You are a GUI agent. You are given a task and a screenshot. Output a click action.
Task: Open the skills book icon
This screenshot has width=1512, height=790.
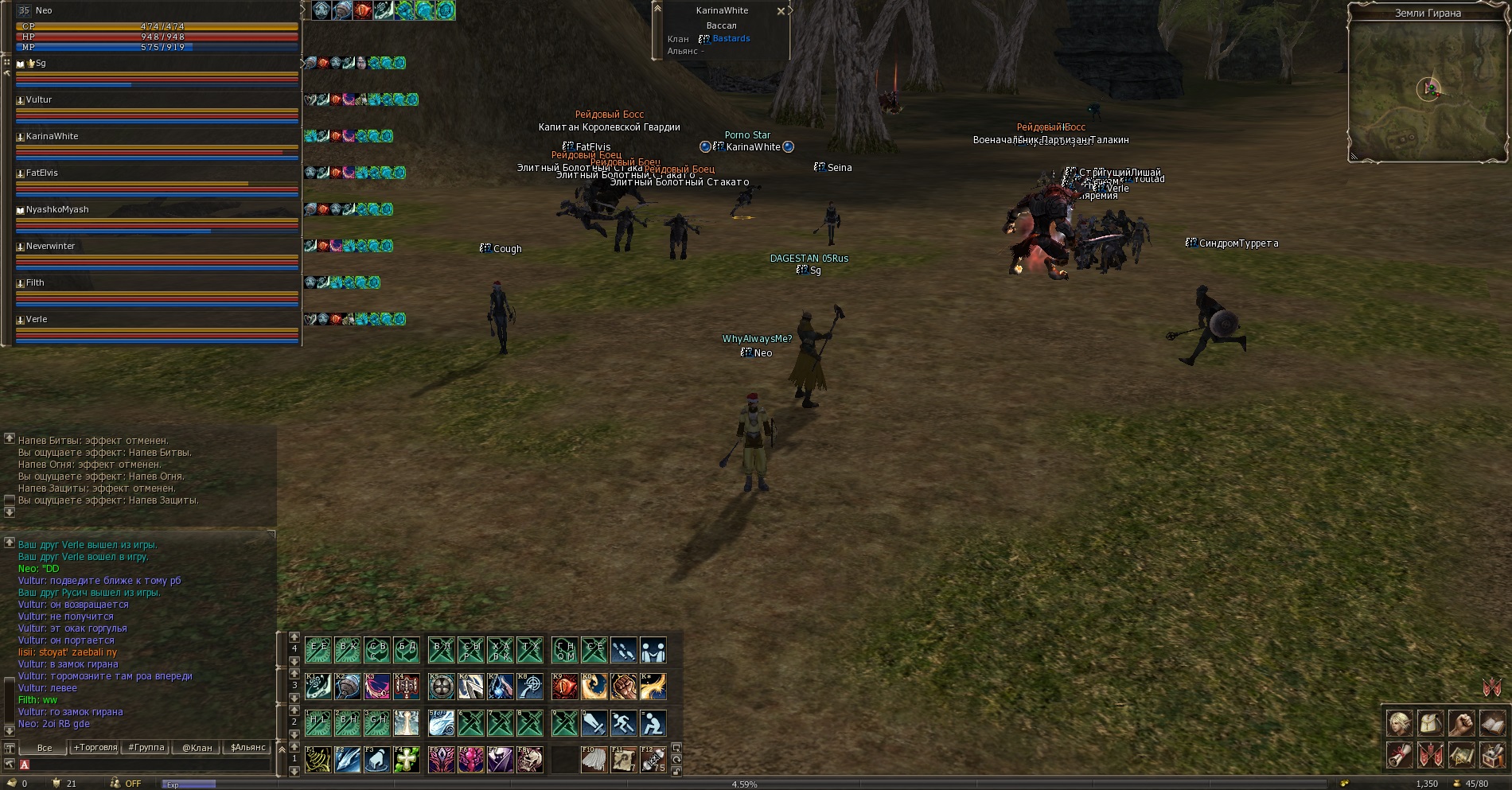point(1492,723)
